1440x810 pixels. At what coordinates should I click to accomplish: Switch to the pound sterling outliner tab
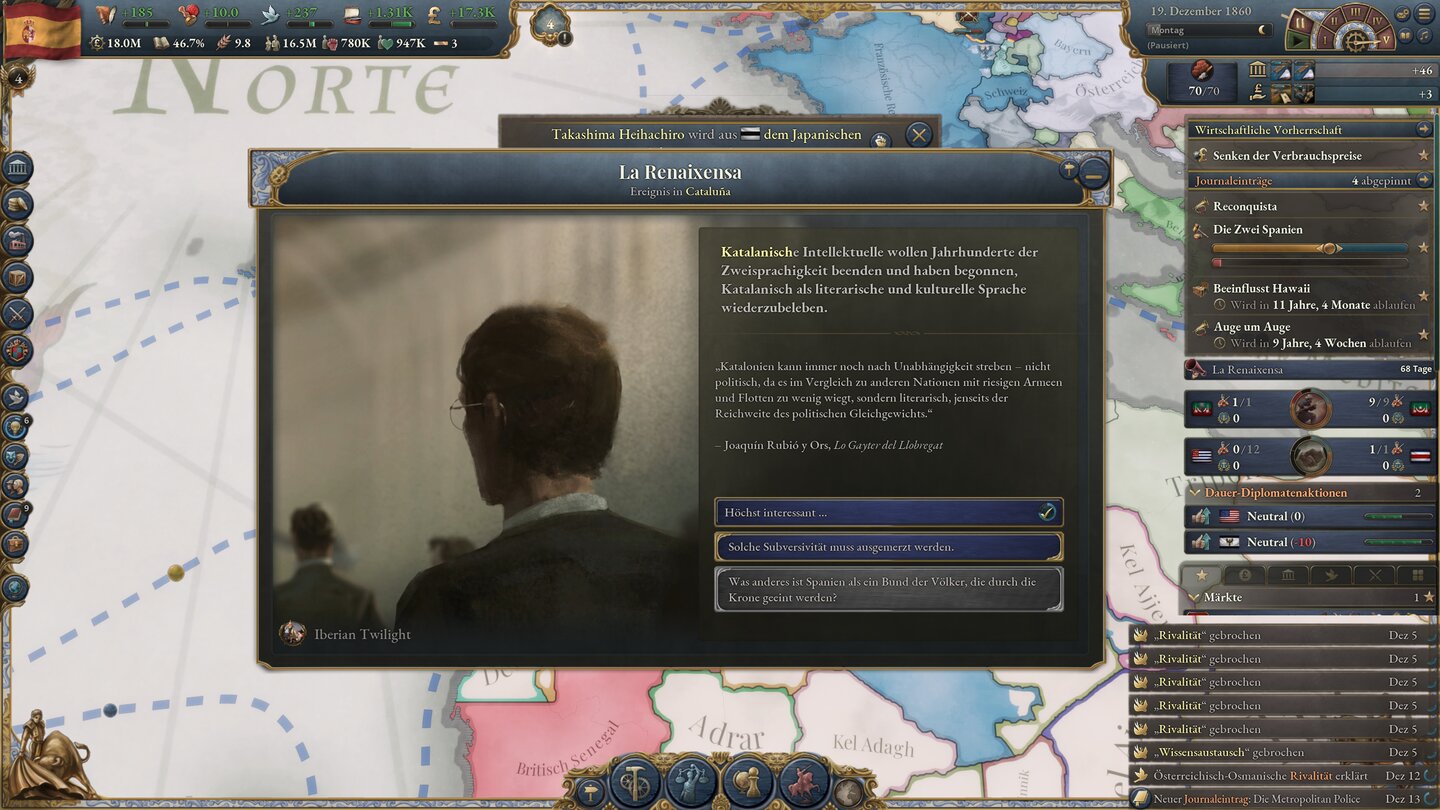pyautogui.click(x=1245, y=575)
